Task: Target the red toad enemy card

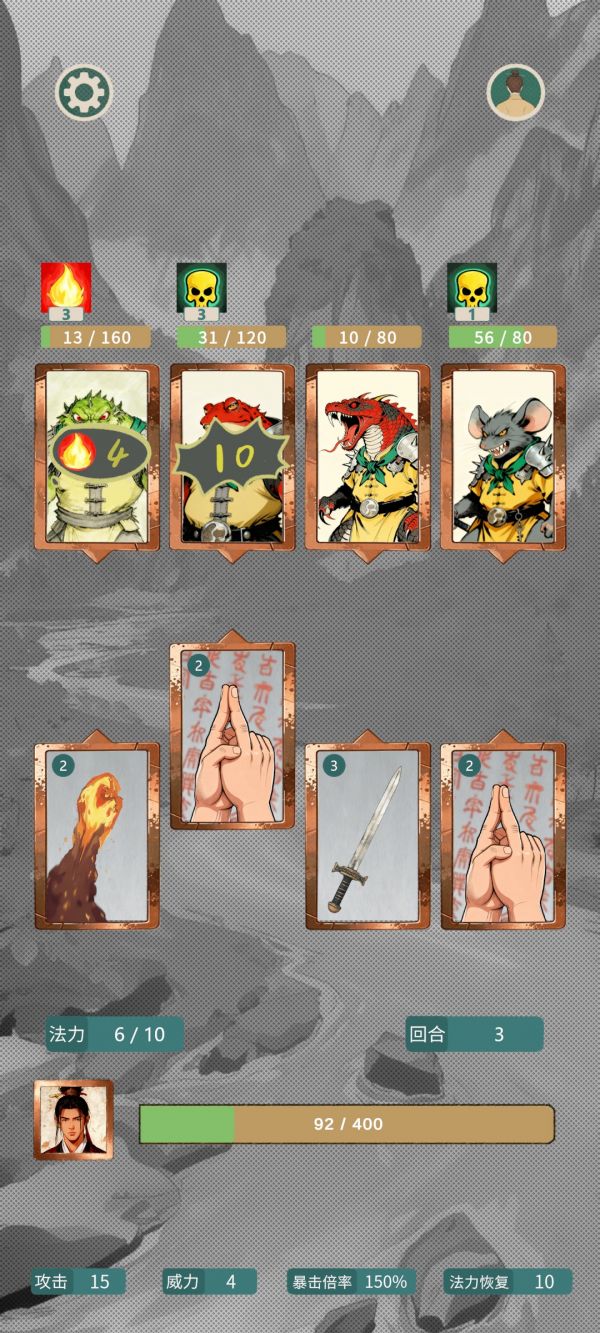Action: [232, 457]
